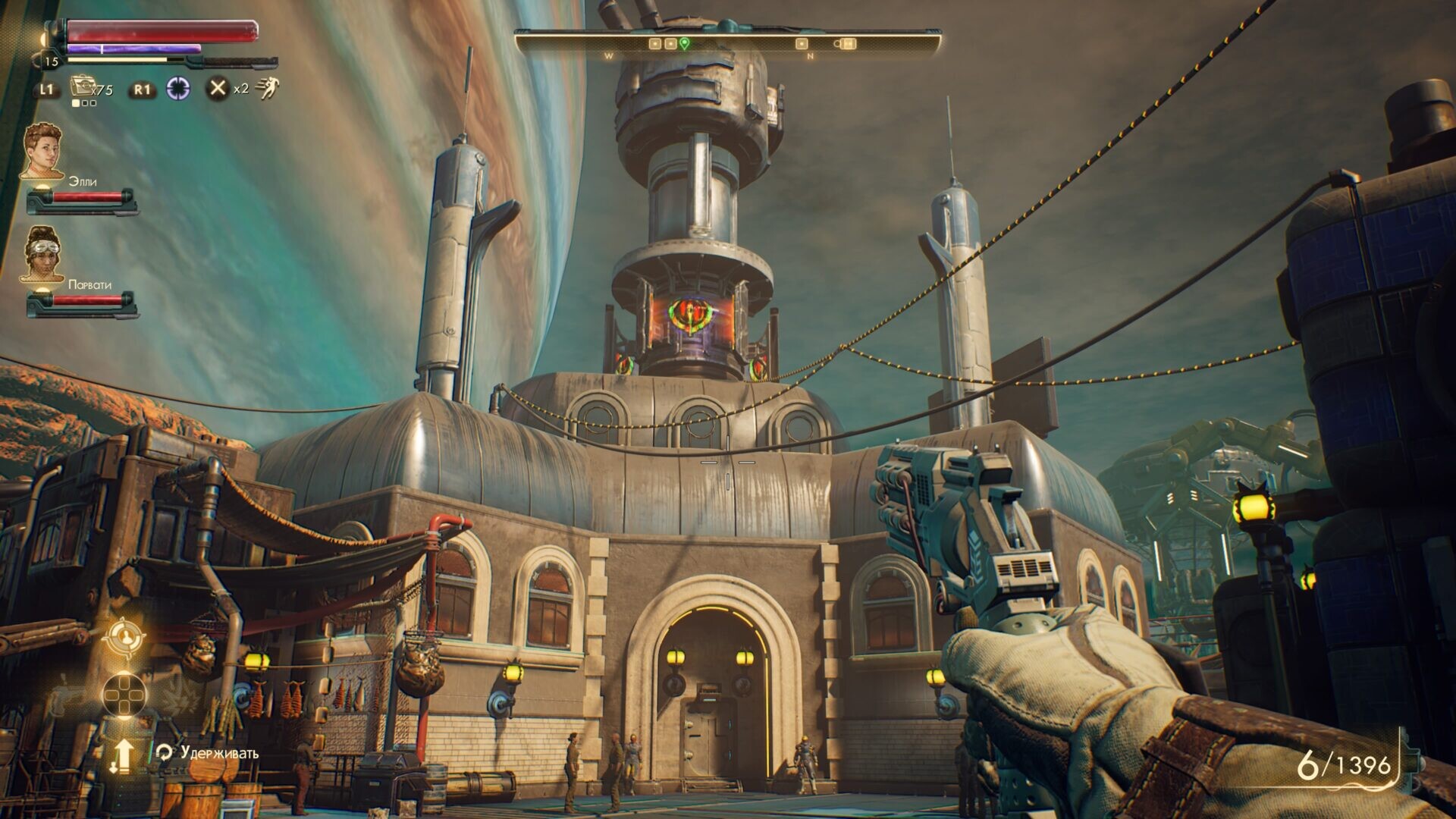This screenshot has width=1456, height=819.
Task: Select companion Элли's portrait
Action: click(42, 150)
